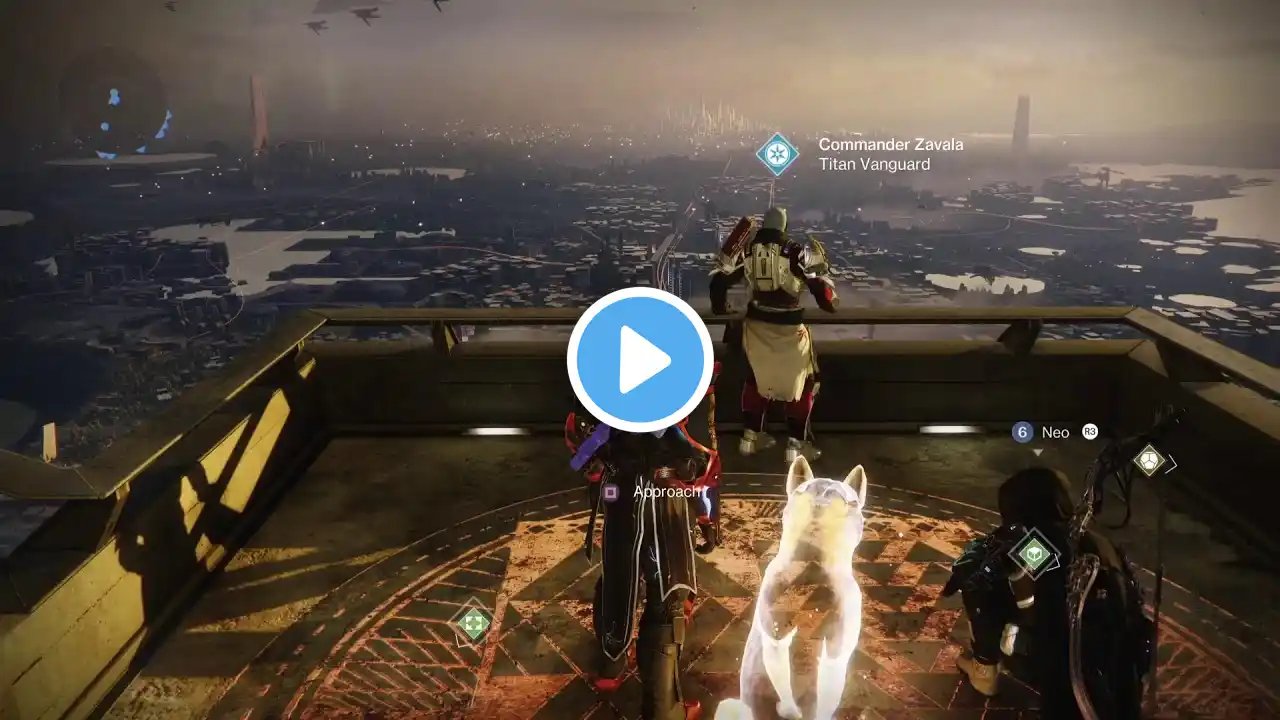
Task: Select the white polyhedron engram marker
Action: pyautogui.click(x=1150, y=460)
